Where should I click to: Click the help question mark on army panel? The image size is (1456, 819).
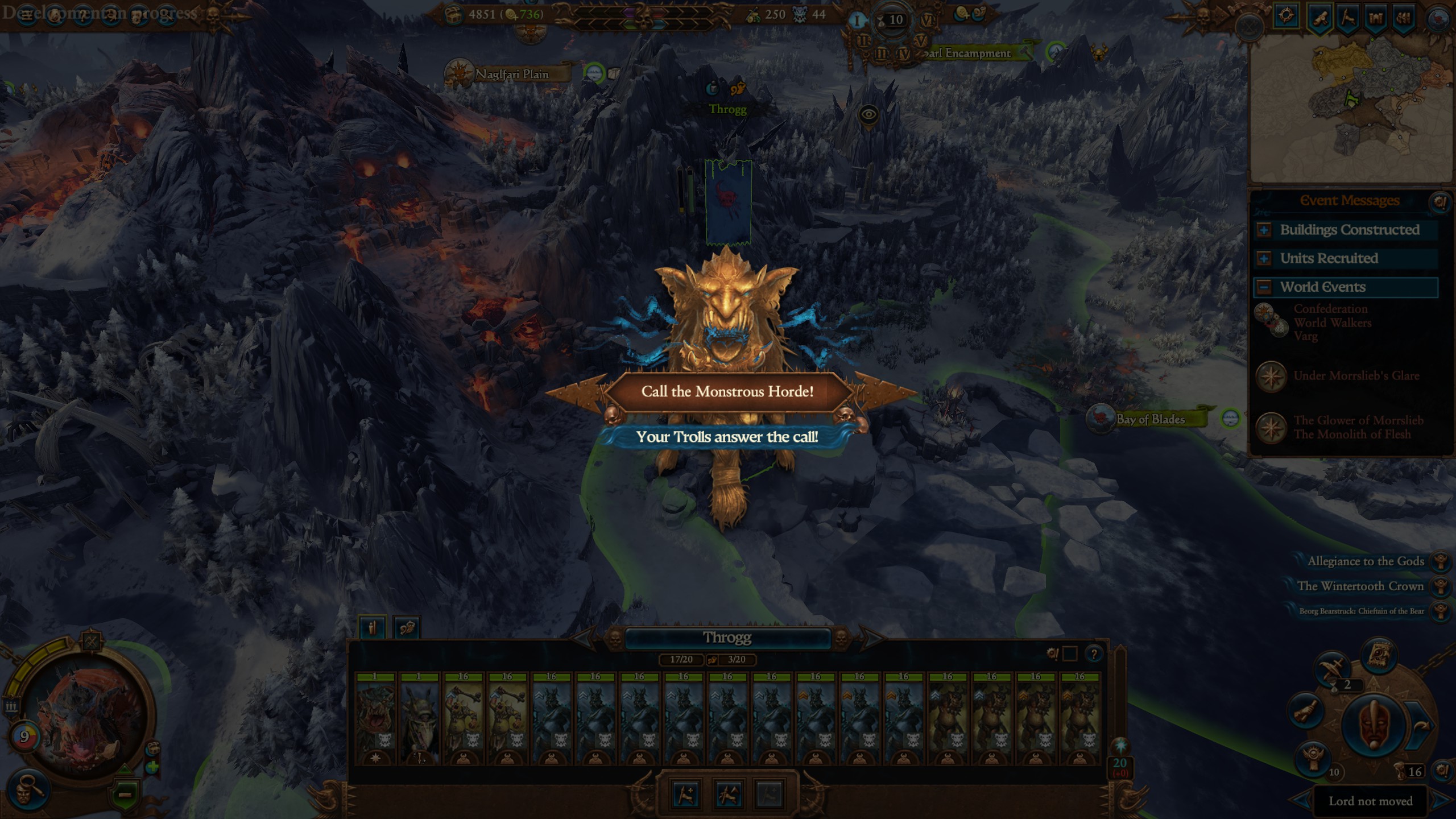pyautogui.click(x=1093, y=654)
